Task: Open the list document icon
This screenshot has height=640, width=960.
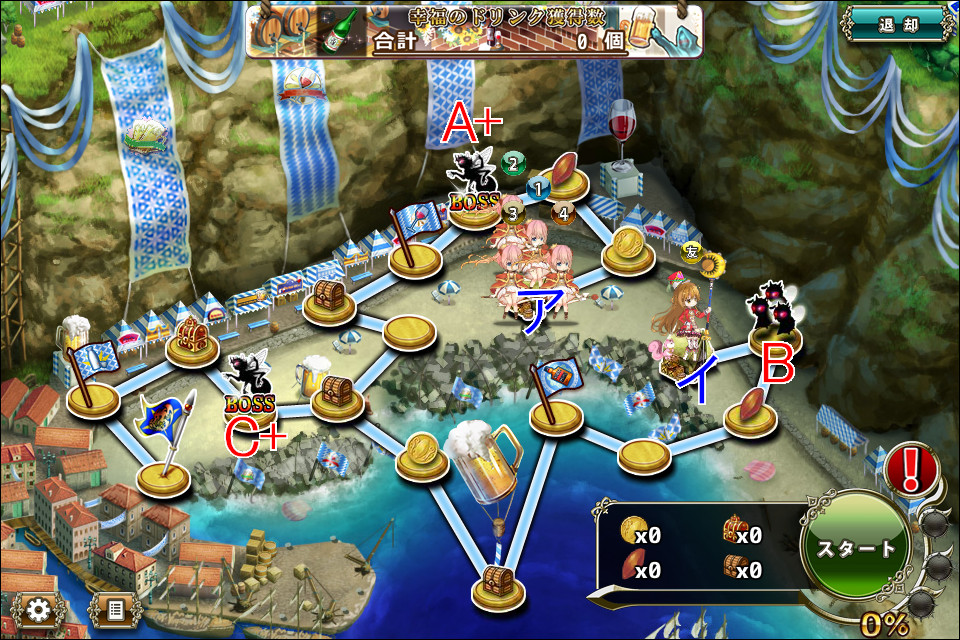Action: pos(115,609)
